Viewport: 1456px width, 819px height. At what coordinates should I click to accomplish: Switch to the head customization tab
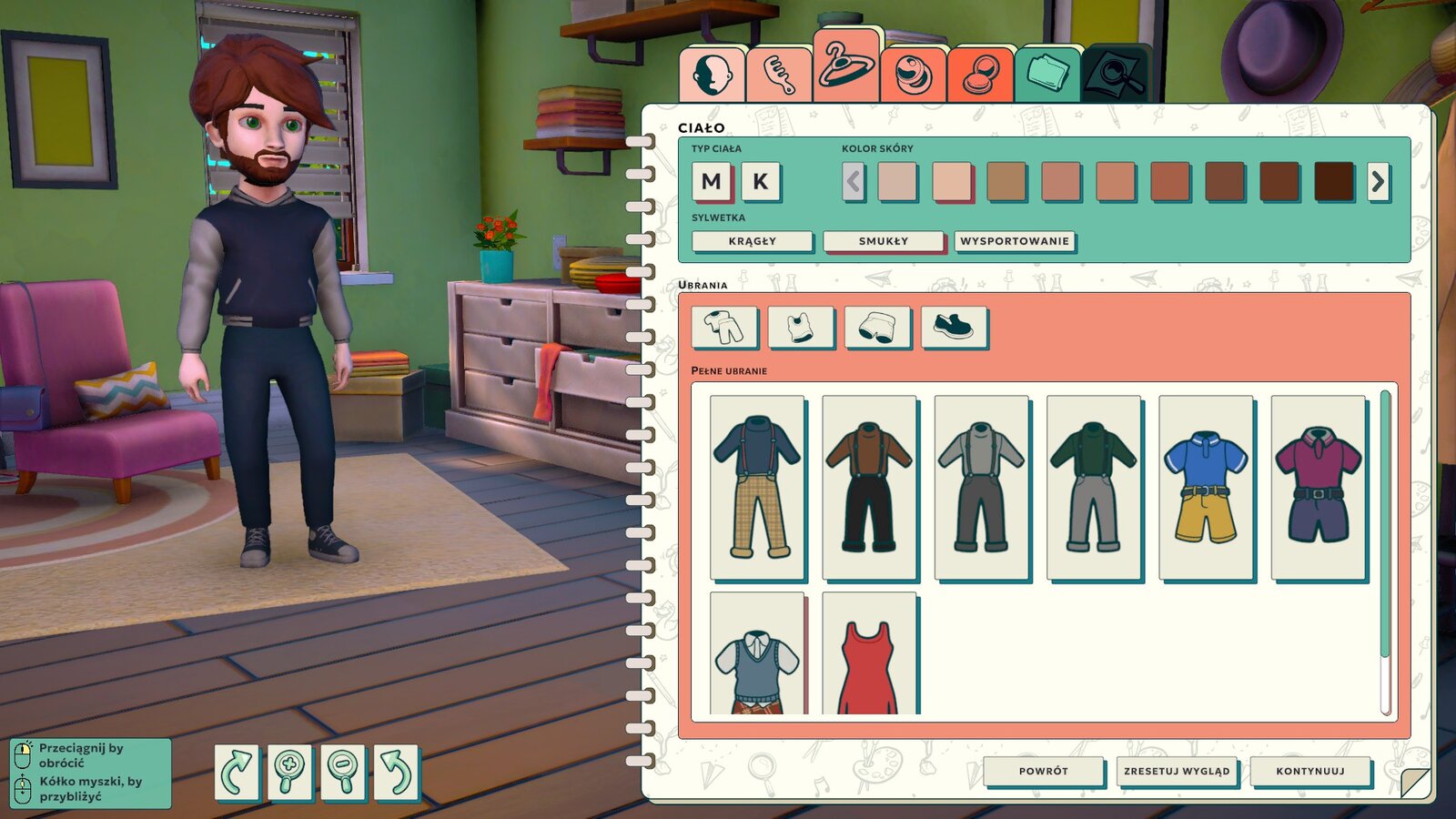(712, 75)
